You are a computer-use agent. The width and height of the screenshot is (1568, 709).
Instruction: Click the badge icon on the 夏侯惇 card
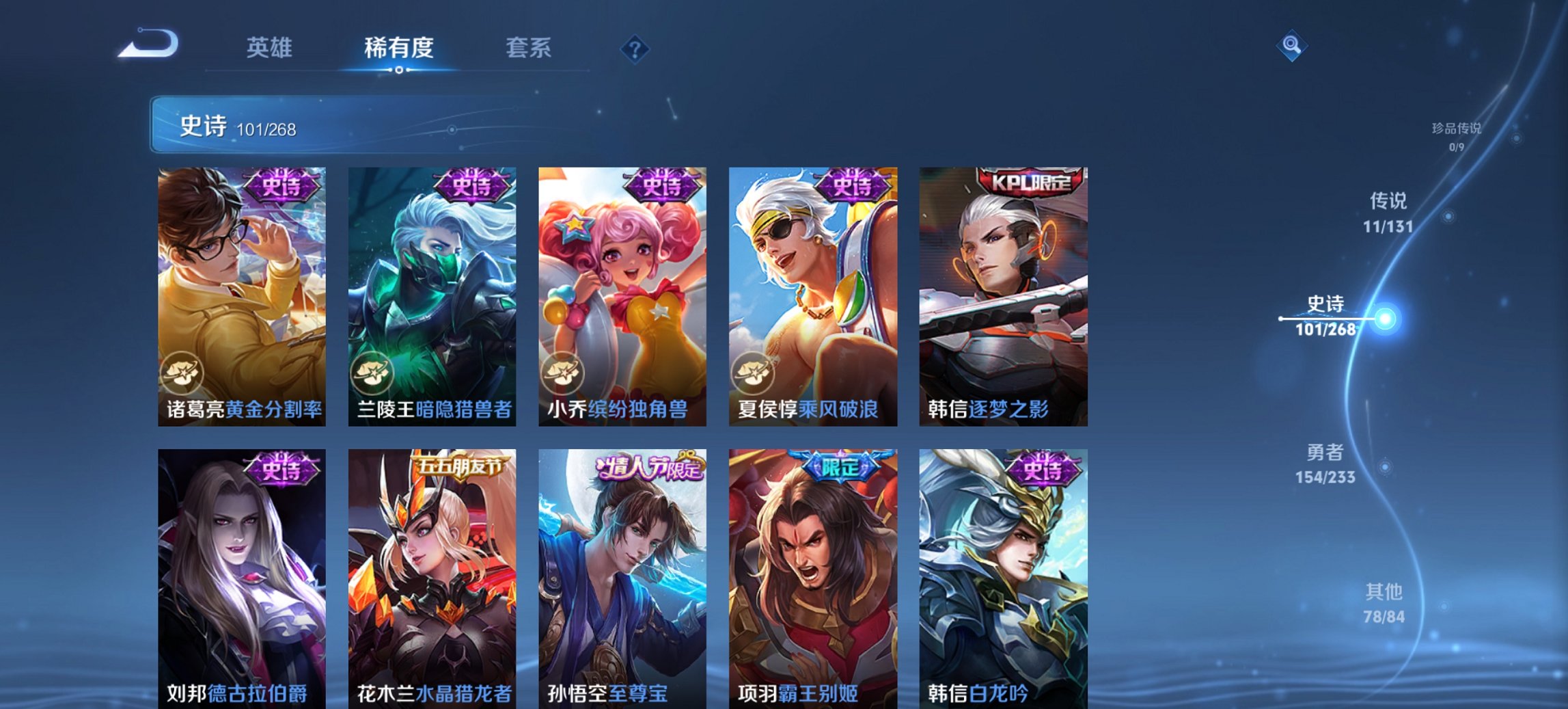[755, 374]
